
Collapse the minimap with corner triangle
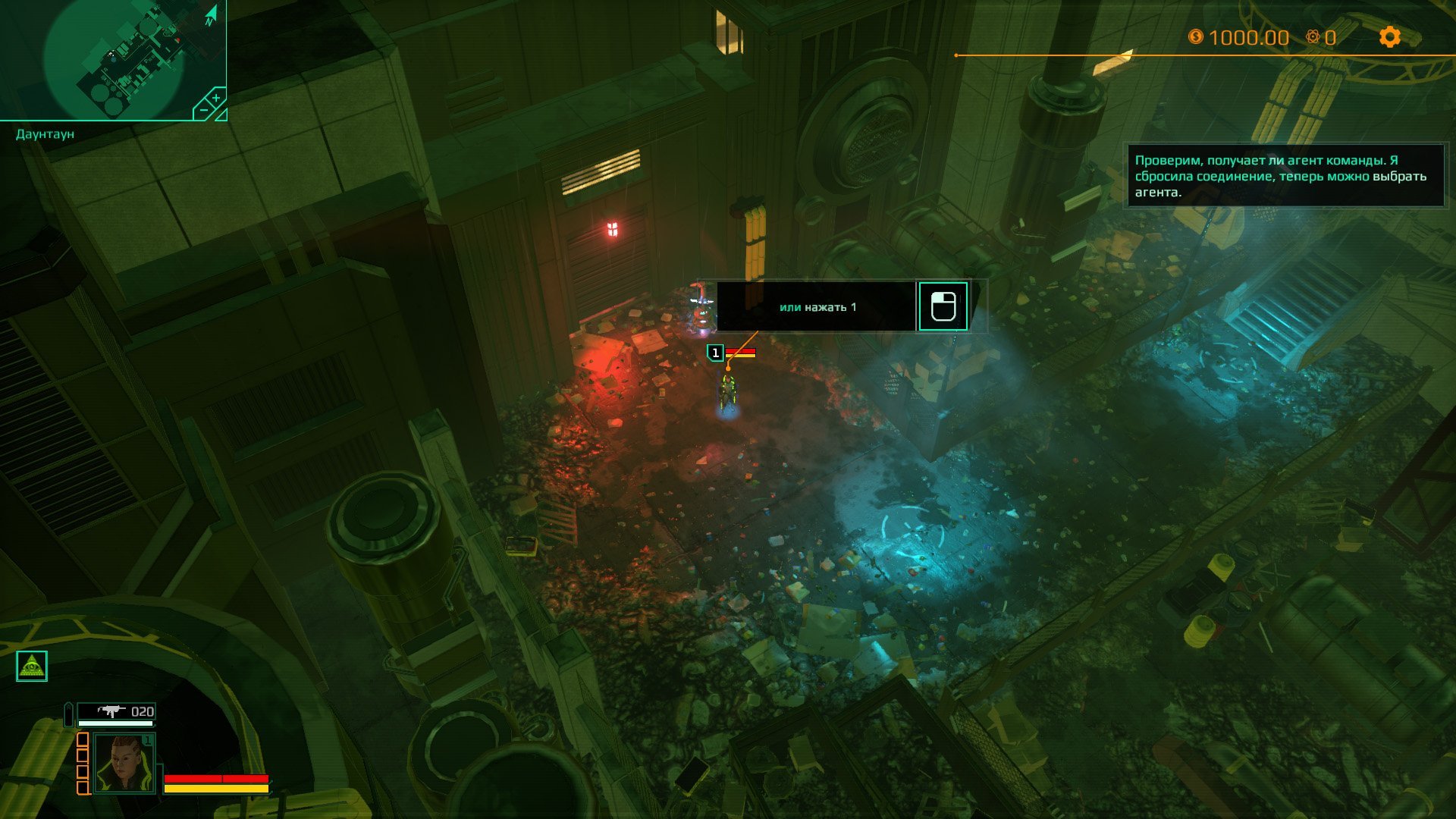[x=221, y=115]
